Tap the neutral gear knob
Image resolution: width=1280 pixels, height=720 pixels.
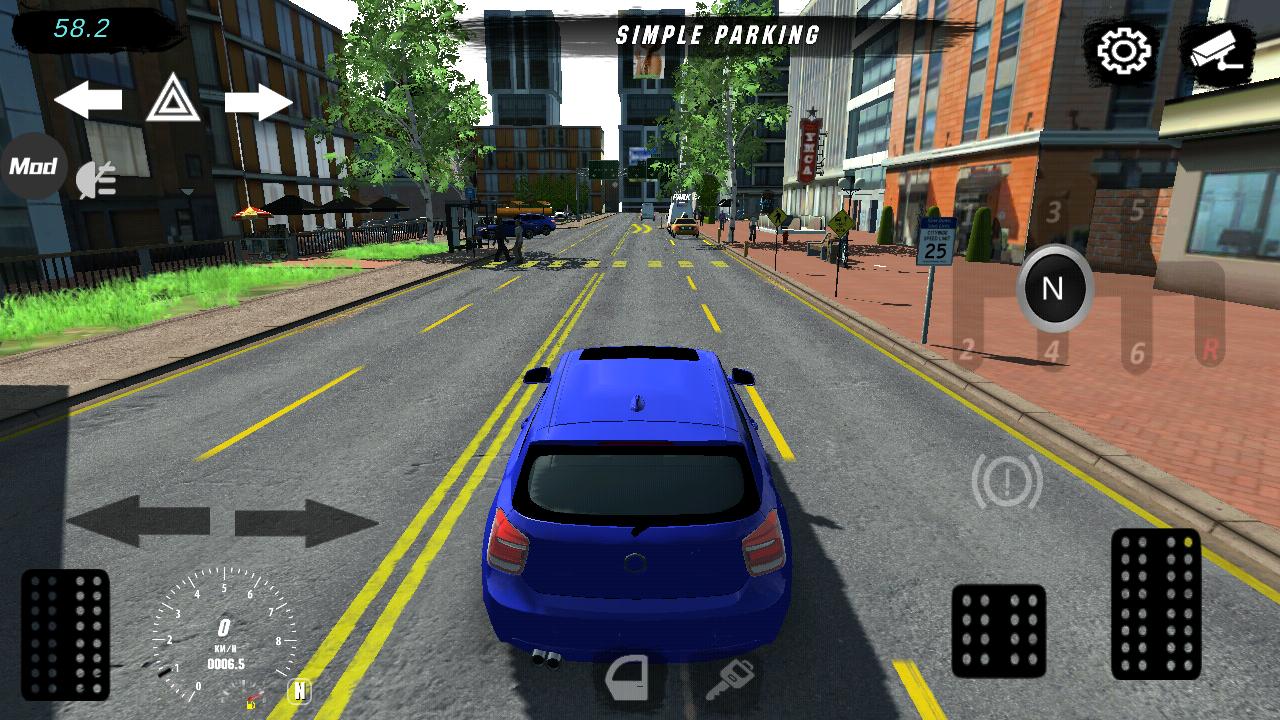tap(1053, 289)
